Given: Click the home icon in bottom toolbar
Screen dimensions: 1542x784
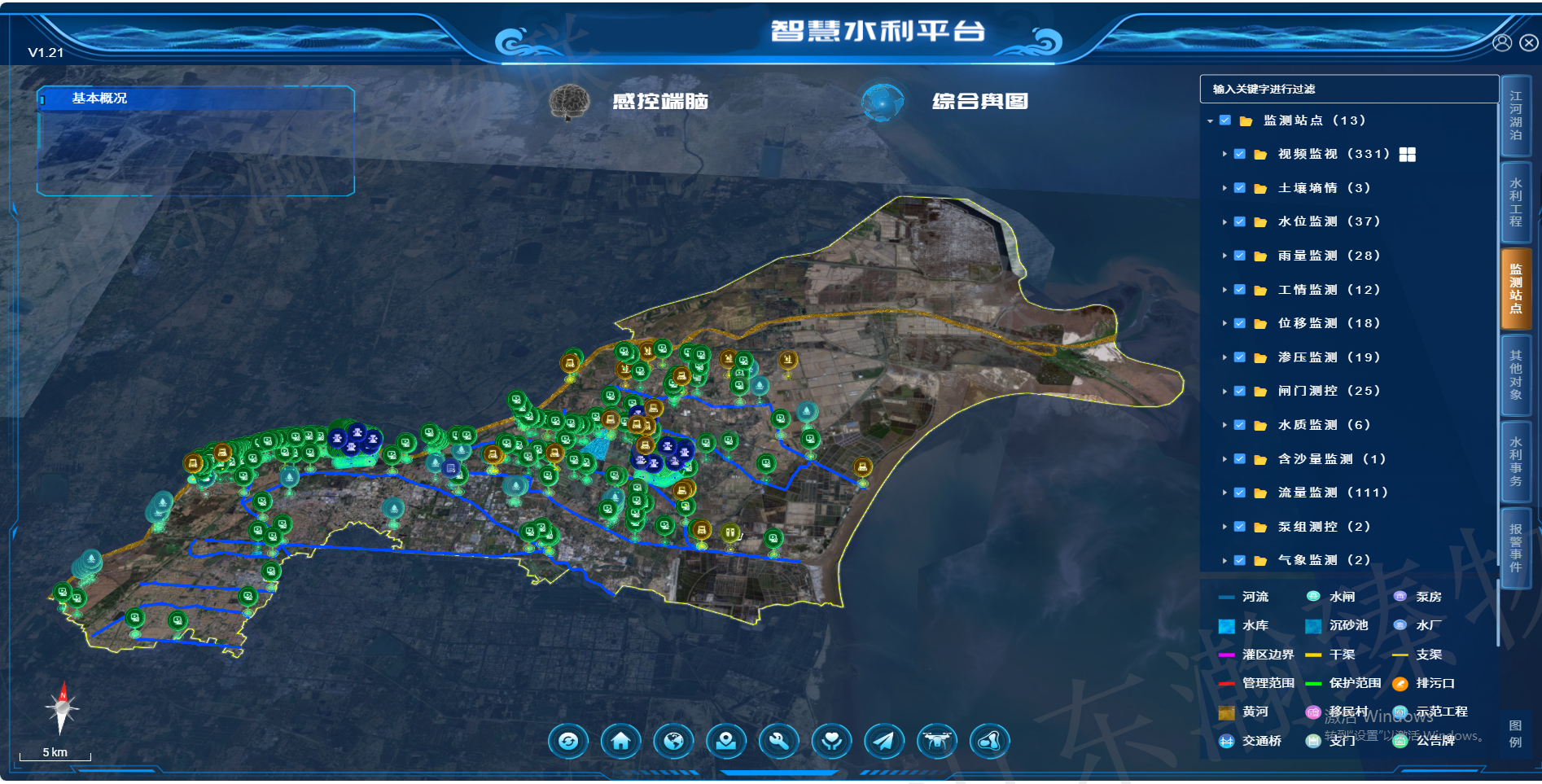Looking at the screenshot, I should click(x=620, y=741).
